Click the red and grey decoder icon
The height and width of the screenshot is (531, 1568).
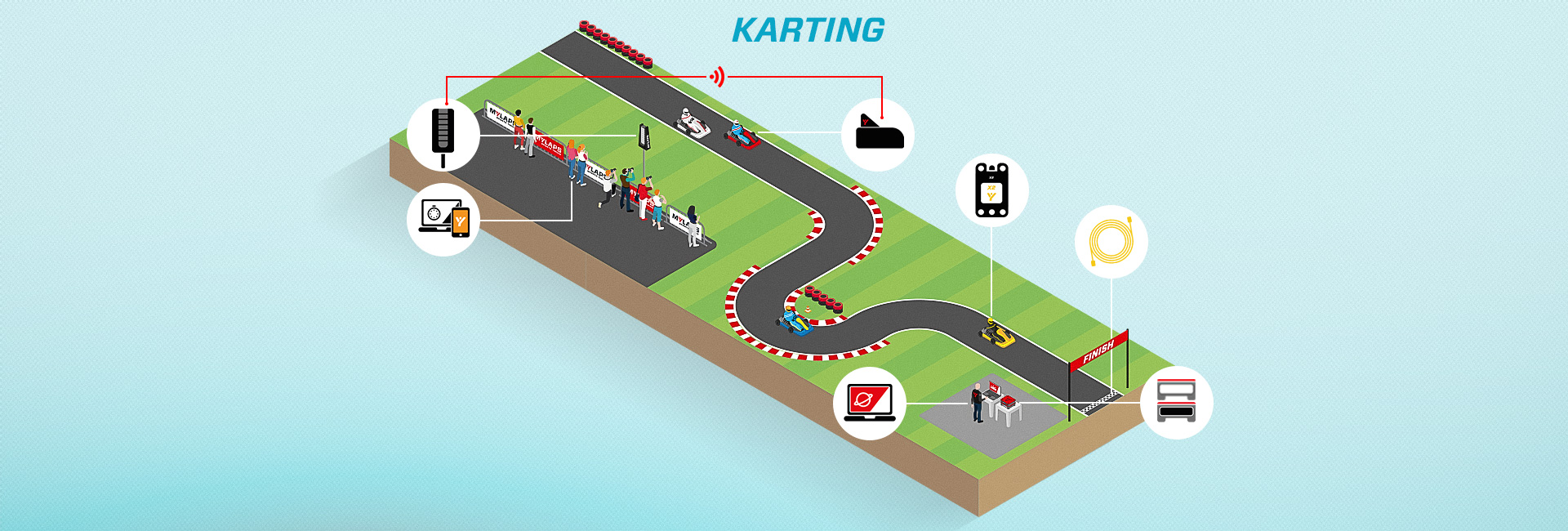point(1176,402)
